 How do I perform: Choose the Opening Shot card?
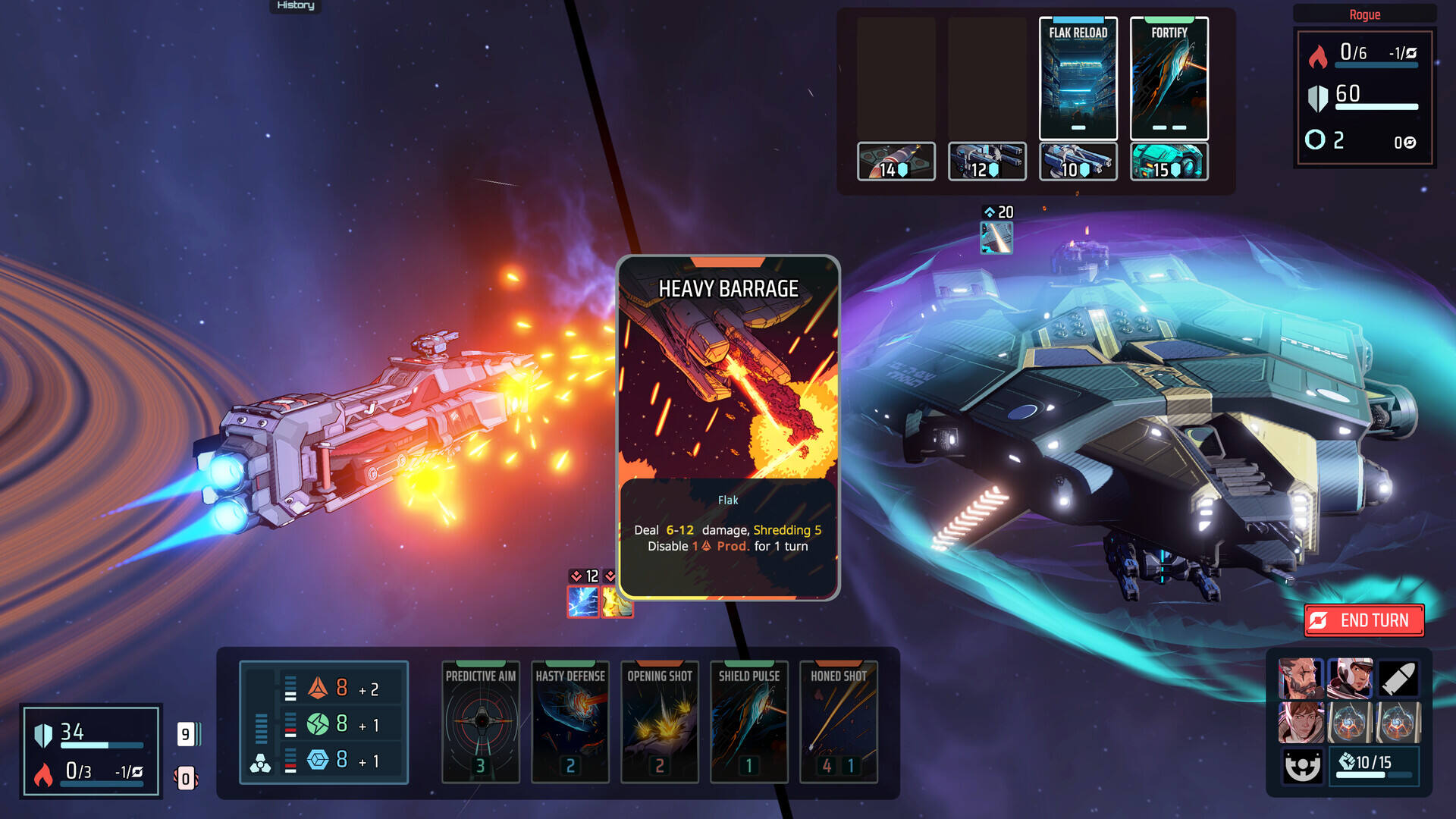click(x=660, y=720)
